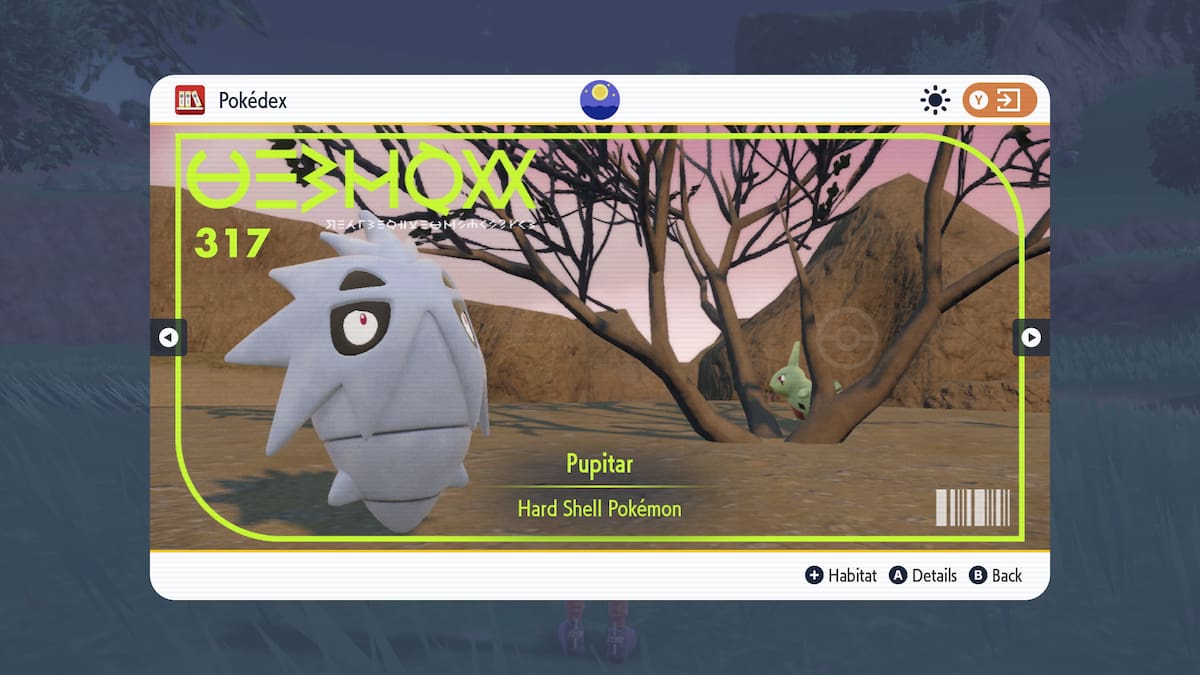Screen dimensions: 1200x675
Task: Go to the next Pokédex entry arrow
Action: click(1031, 338)
